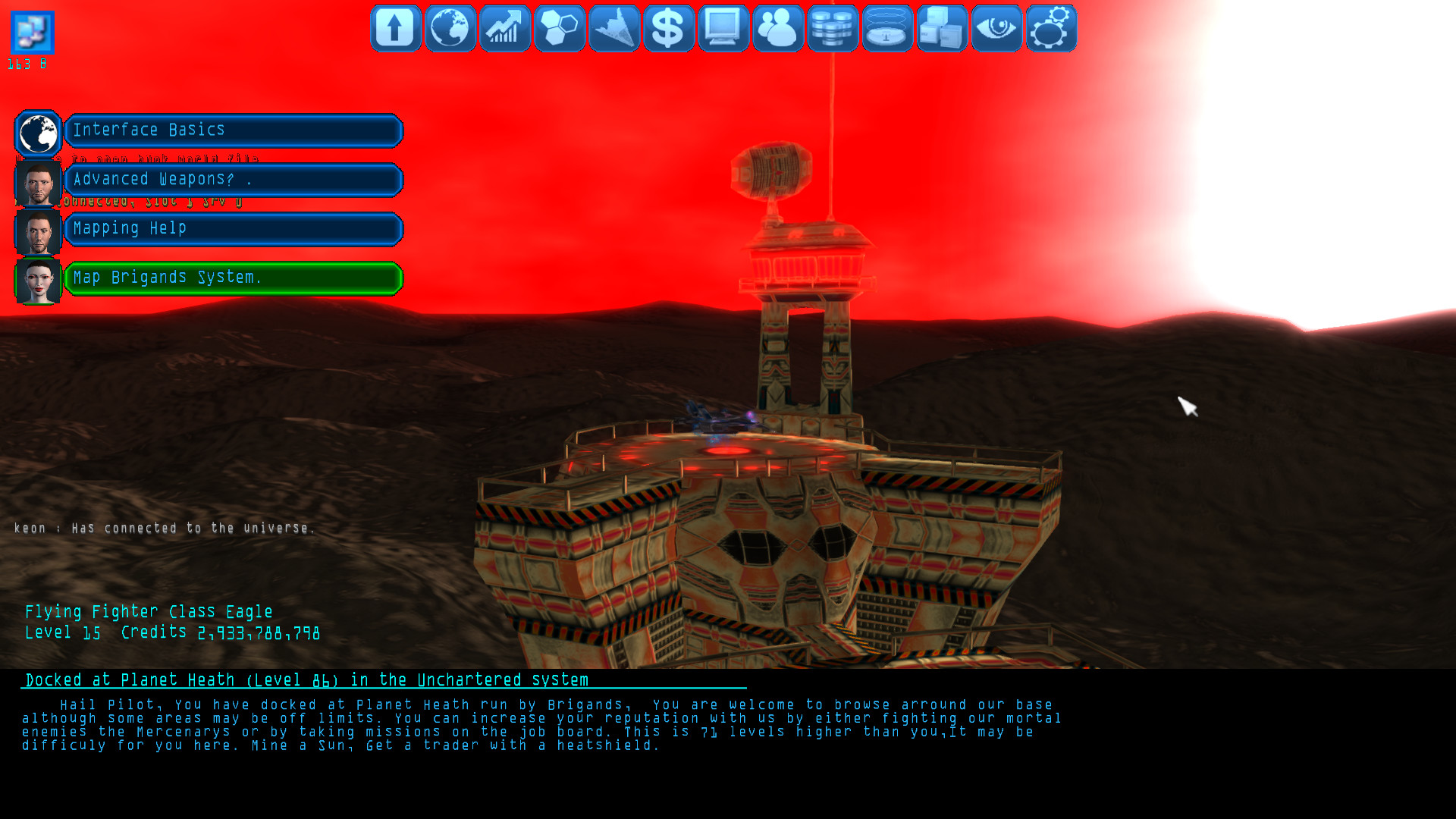Click the storage crates icon
Screen dimensions: 1456x819
pyautogui.click(x=941, y=28)
